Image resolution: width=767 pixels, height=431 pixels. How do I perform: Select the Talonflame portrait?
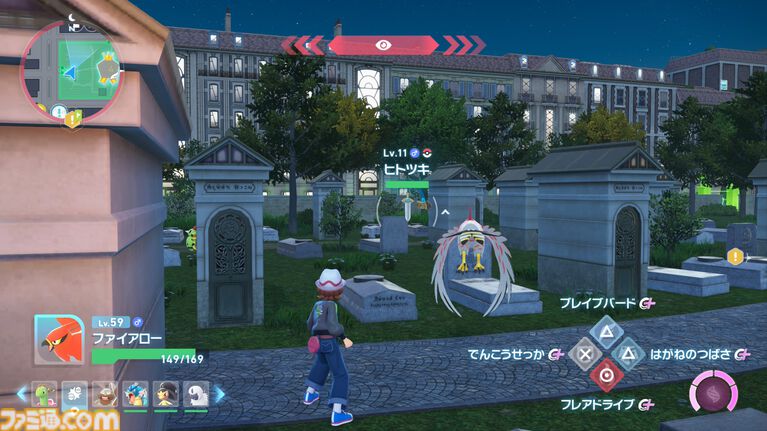59,341
